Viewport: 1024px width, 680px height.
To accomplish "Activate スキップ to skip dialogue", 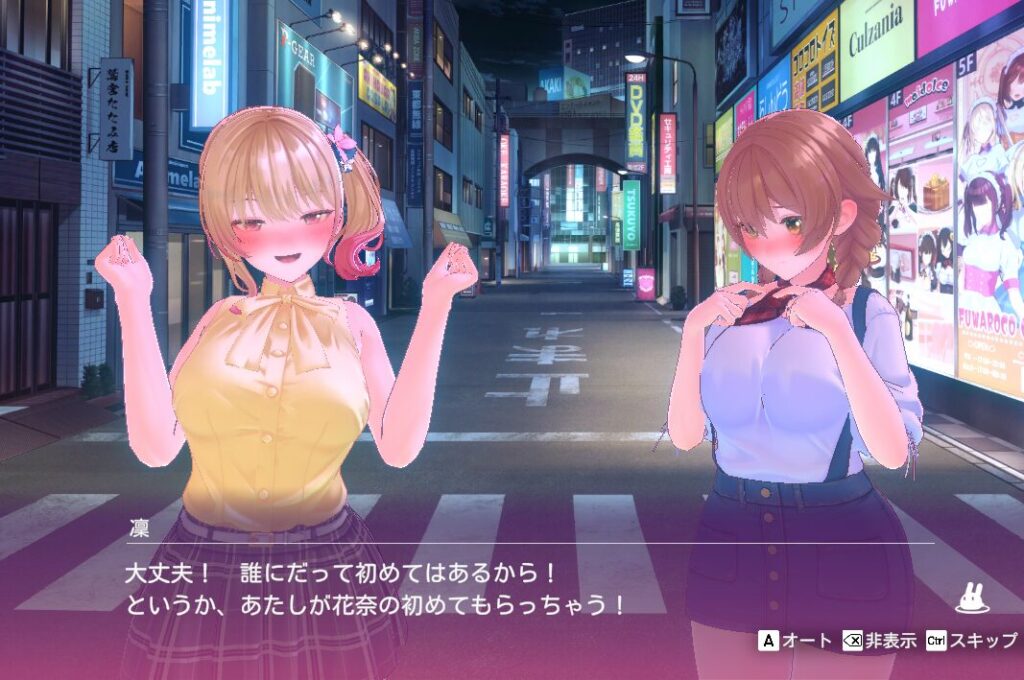I will point(970,641).
